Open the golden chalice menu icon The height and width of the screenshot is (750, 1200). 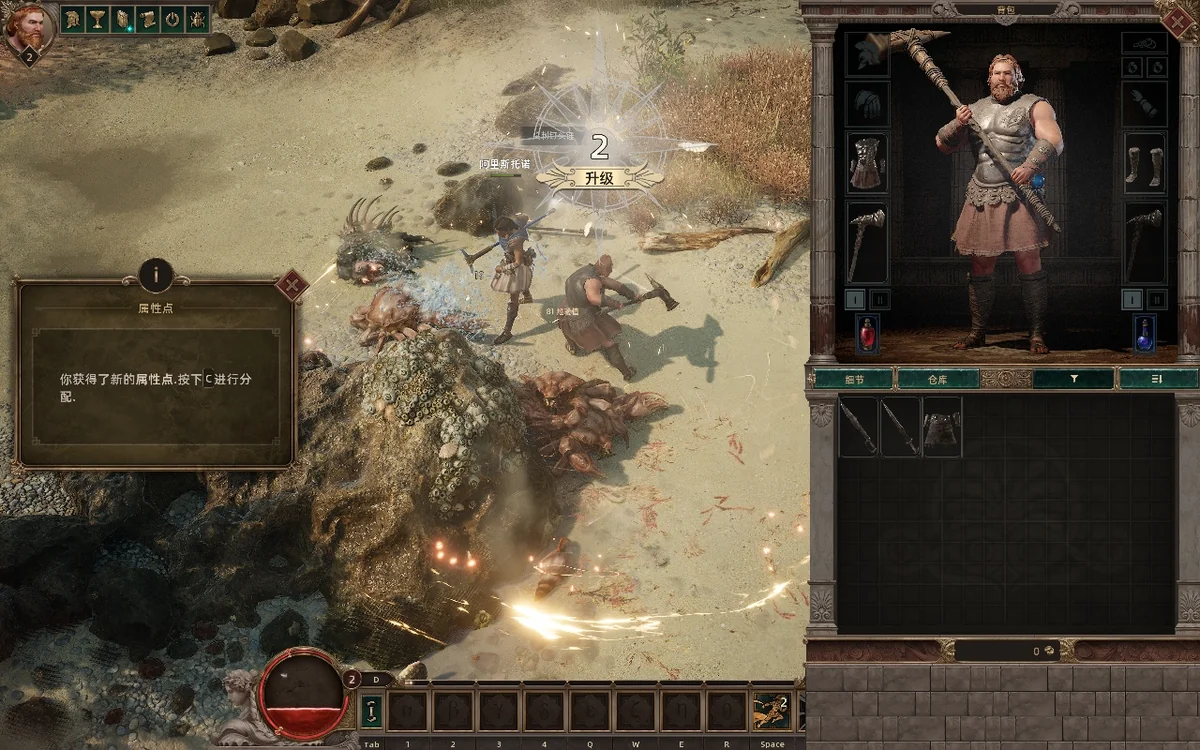point(98,19)
